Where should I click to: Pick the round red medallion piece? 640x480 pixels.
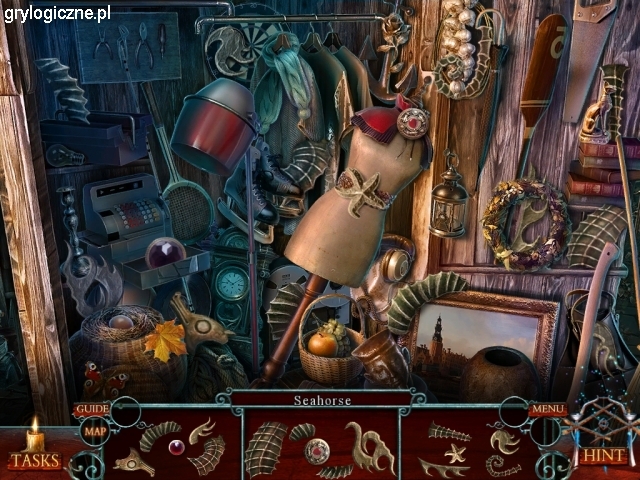coord(317,449)
